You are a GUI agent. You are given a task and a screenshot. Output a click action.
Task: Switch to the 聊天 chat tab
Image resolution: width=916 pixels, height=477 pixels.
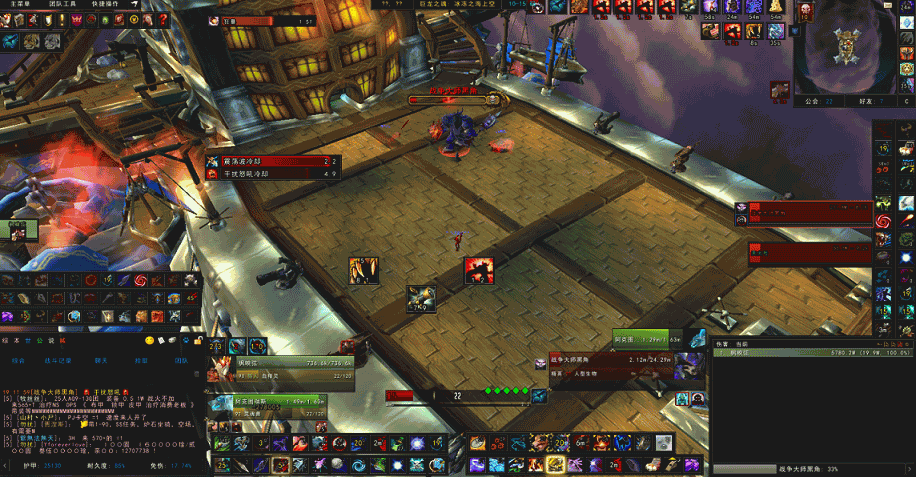[101, 359]
